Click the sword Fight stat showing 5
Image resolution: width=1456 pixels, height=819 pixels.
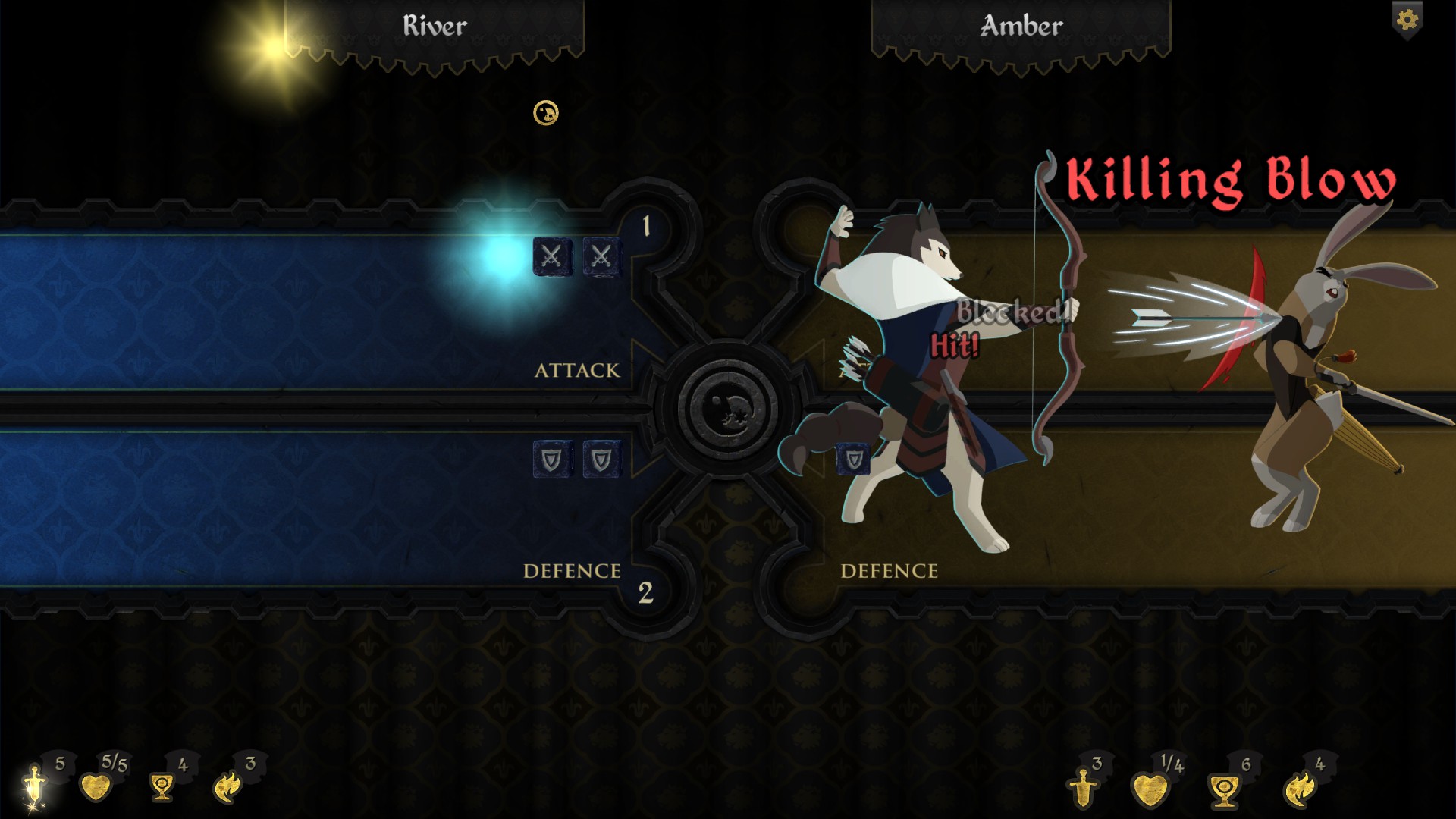[35, 786]
